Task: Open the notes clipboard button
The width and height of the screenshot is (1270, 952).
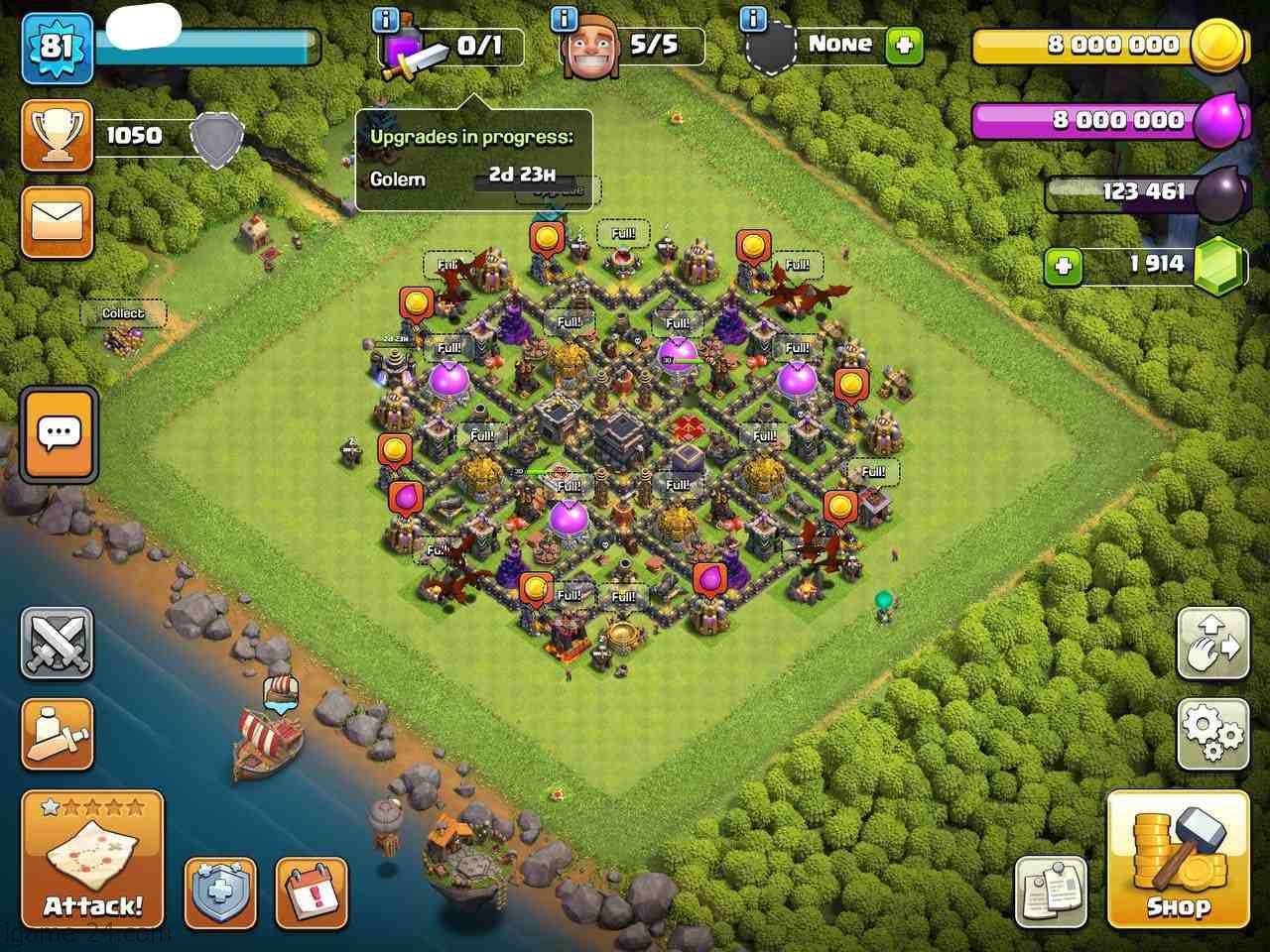Action: [x=1051, y=892]
